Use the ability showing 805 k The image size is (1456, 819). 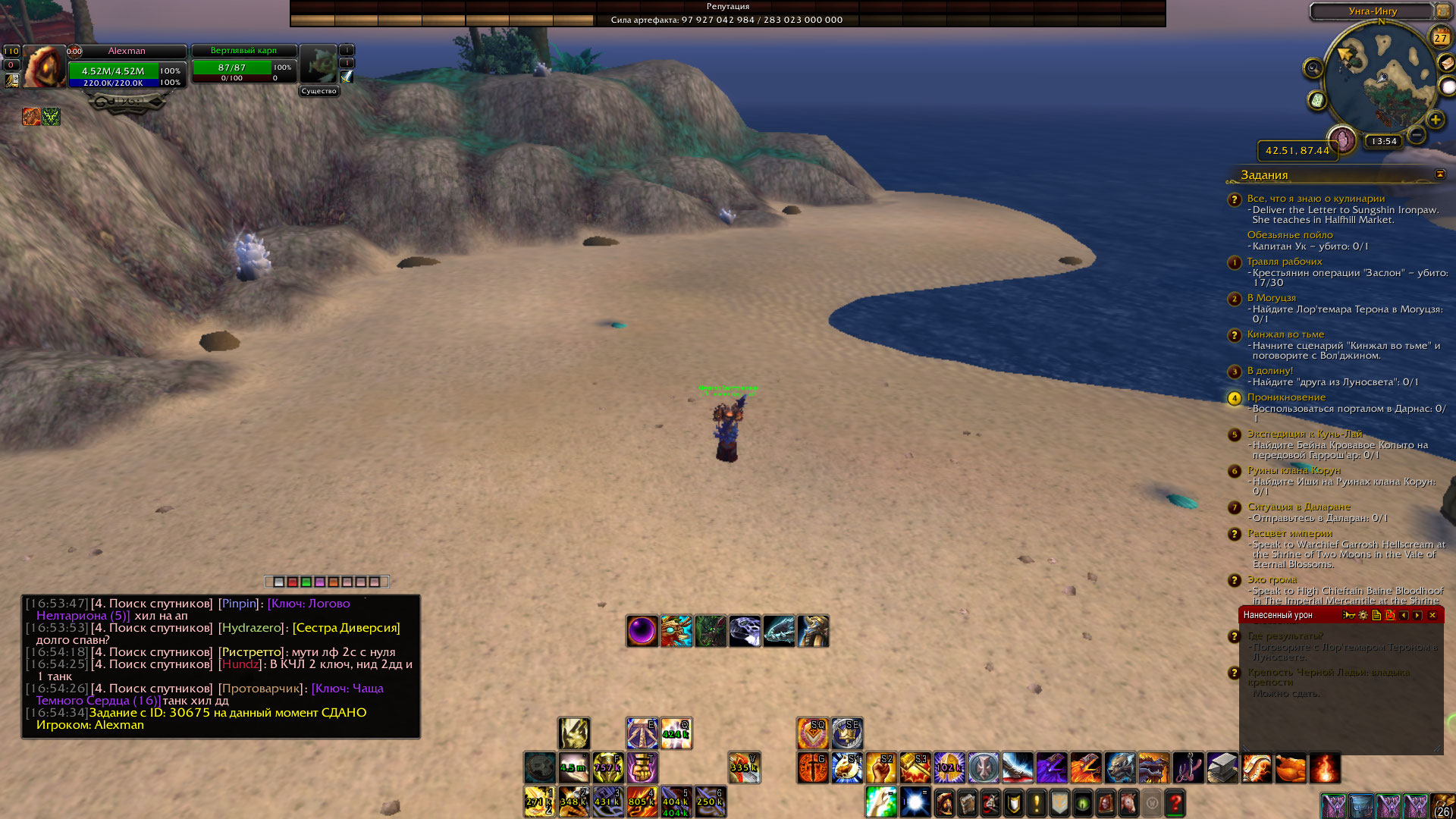click(642, 802)
